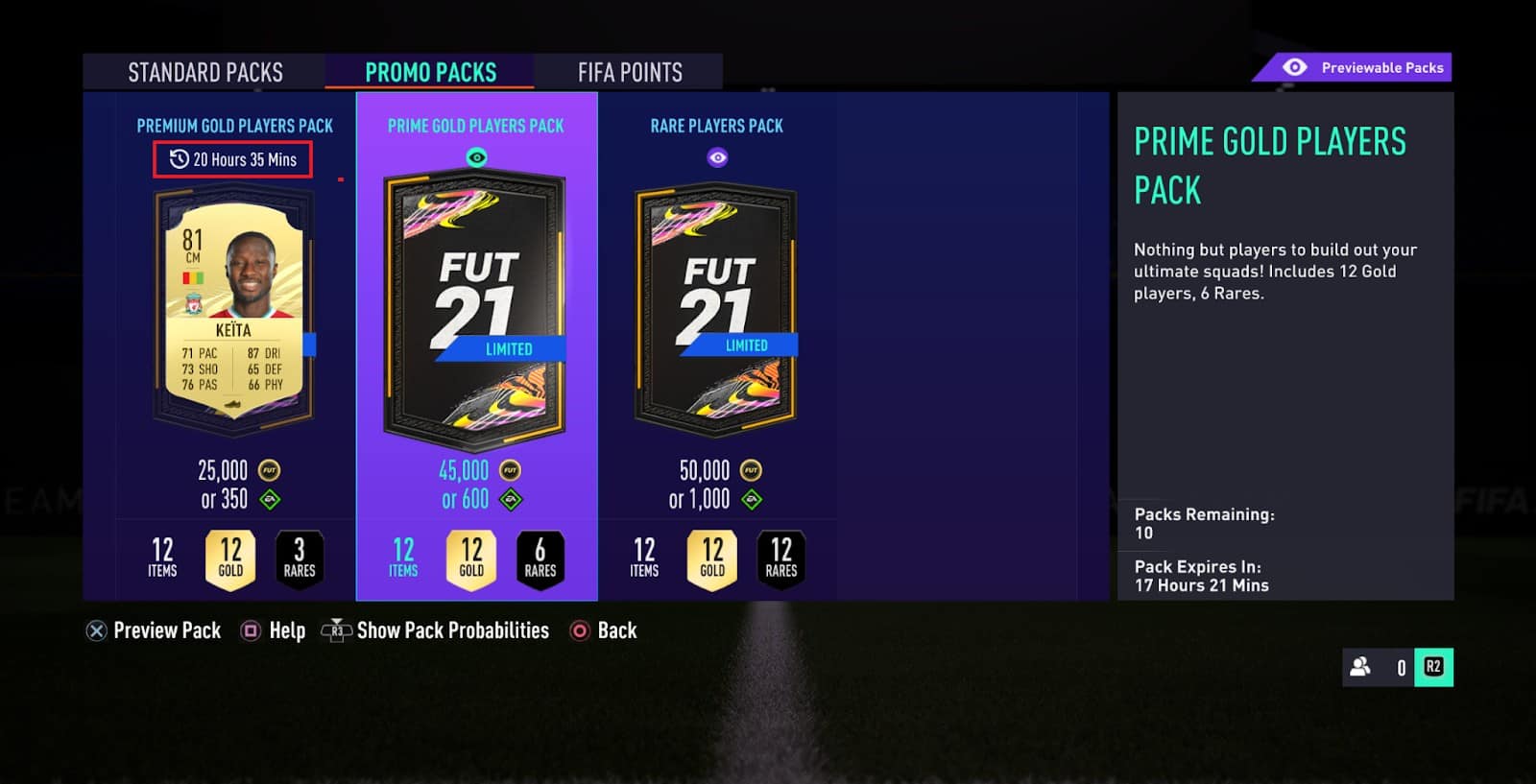
Task: Click the FUT coins icon under Rare Players Pack
Action: pyautogui.click(x=750, y=470)
